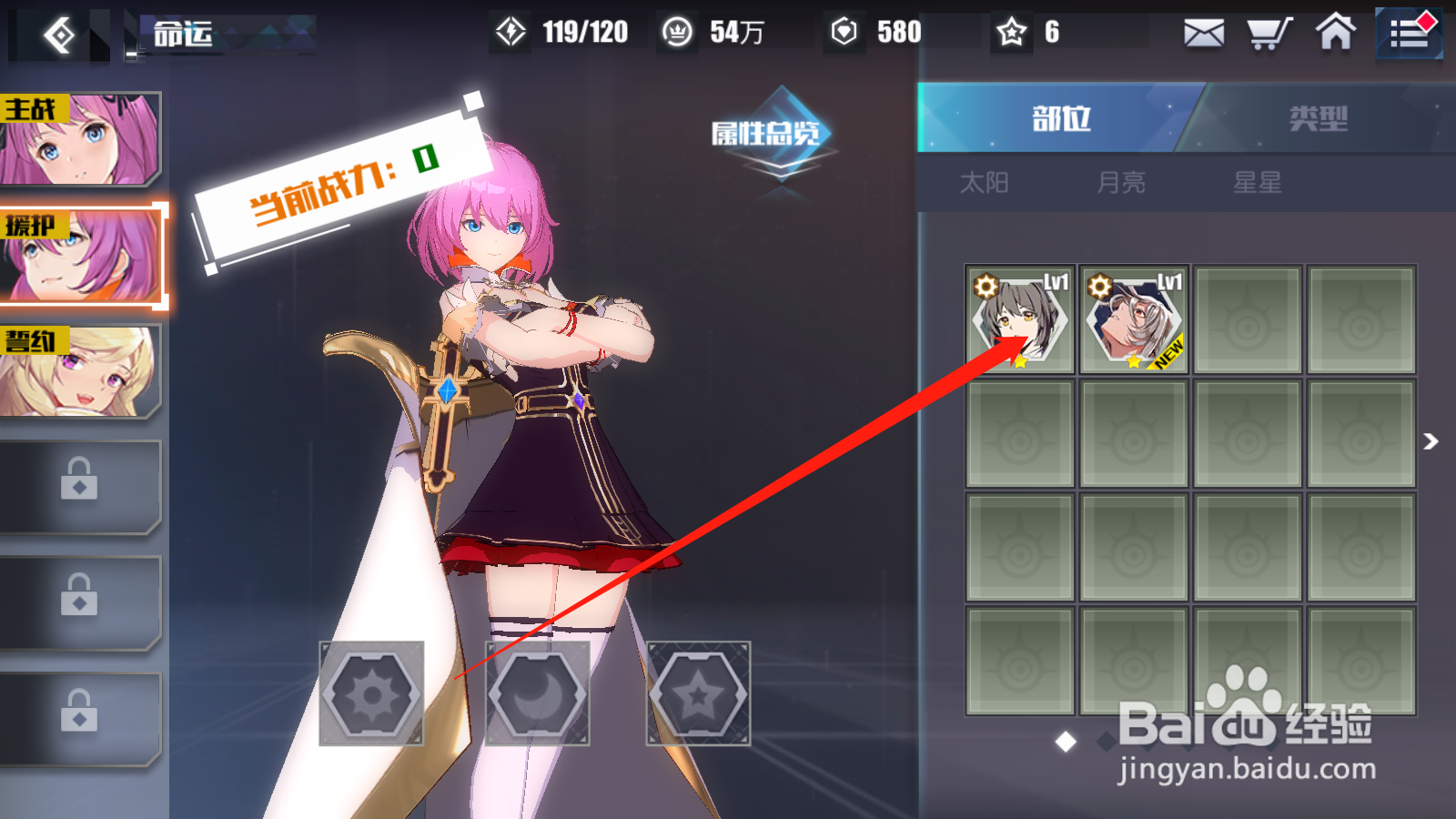The image size is (1456, 819).
Task: Select the Lv1 equipment marked NEW
Action: (1133, 320)
